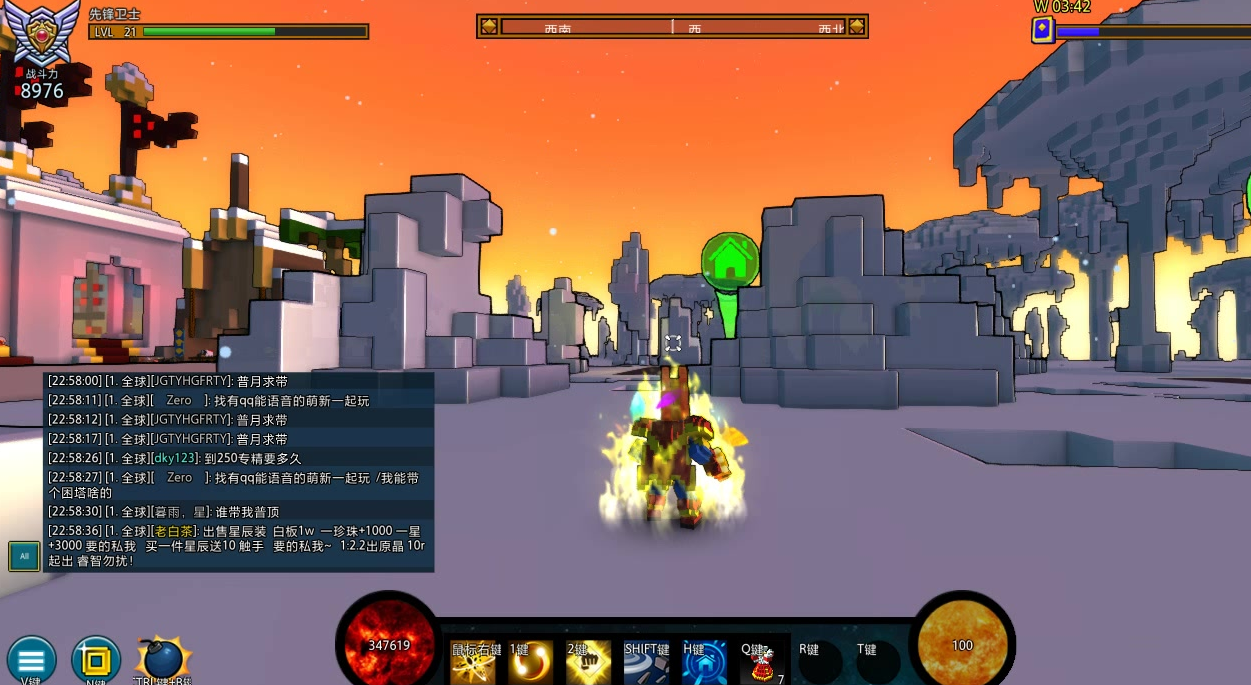Click the winged class badge portrait
The height and width of the screenshot is (685, 1251).
point(43,35)
